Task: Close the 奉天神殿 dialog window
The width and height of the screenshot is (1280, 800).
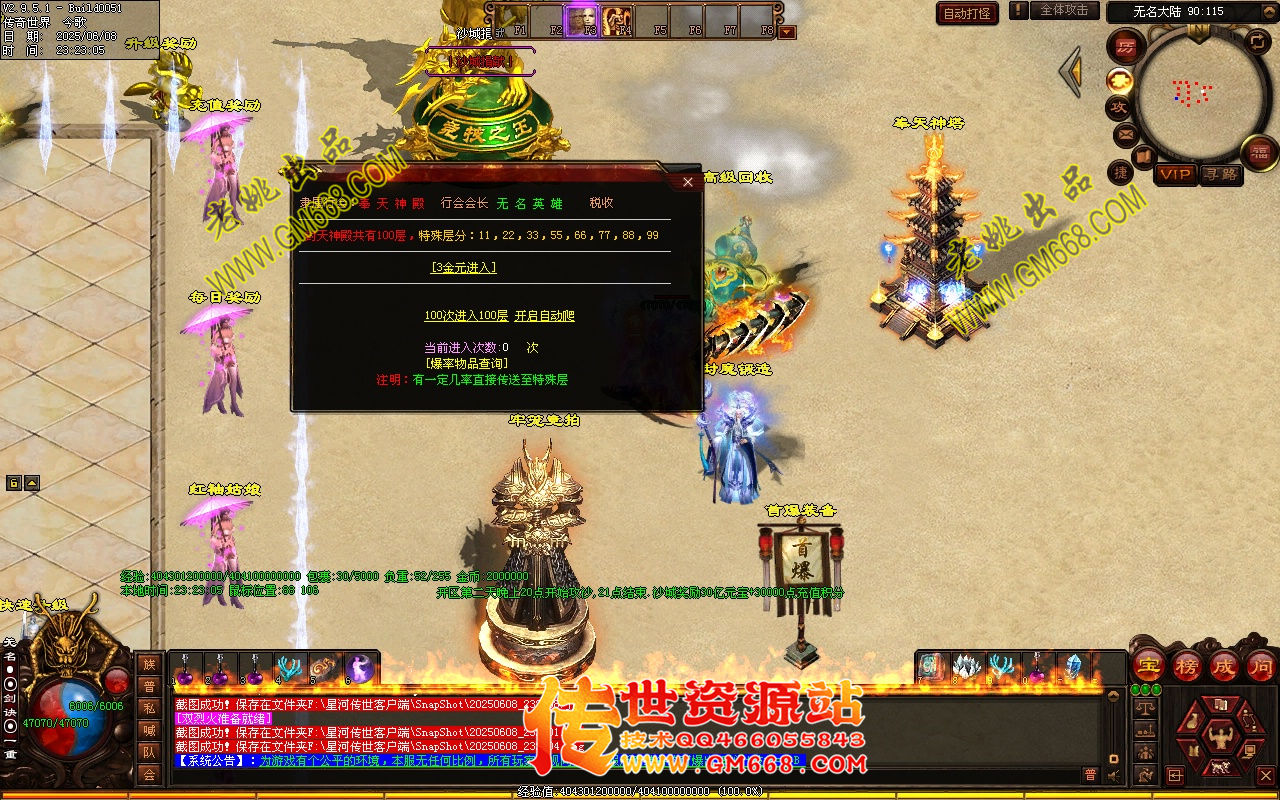Action: click(687, 182)
